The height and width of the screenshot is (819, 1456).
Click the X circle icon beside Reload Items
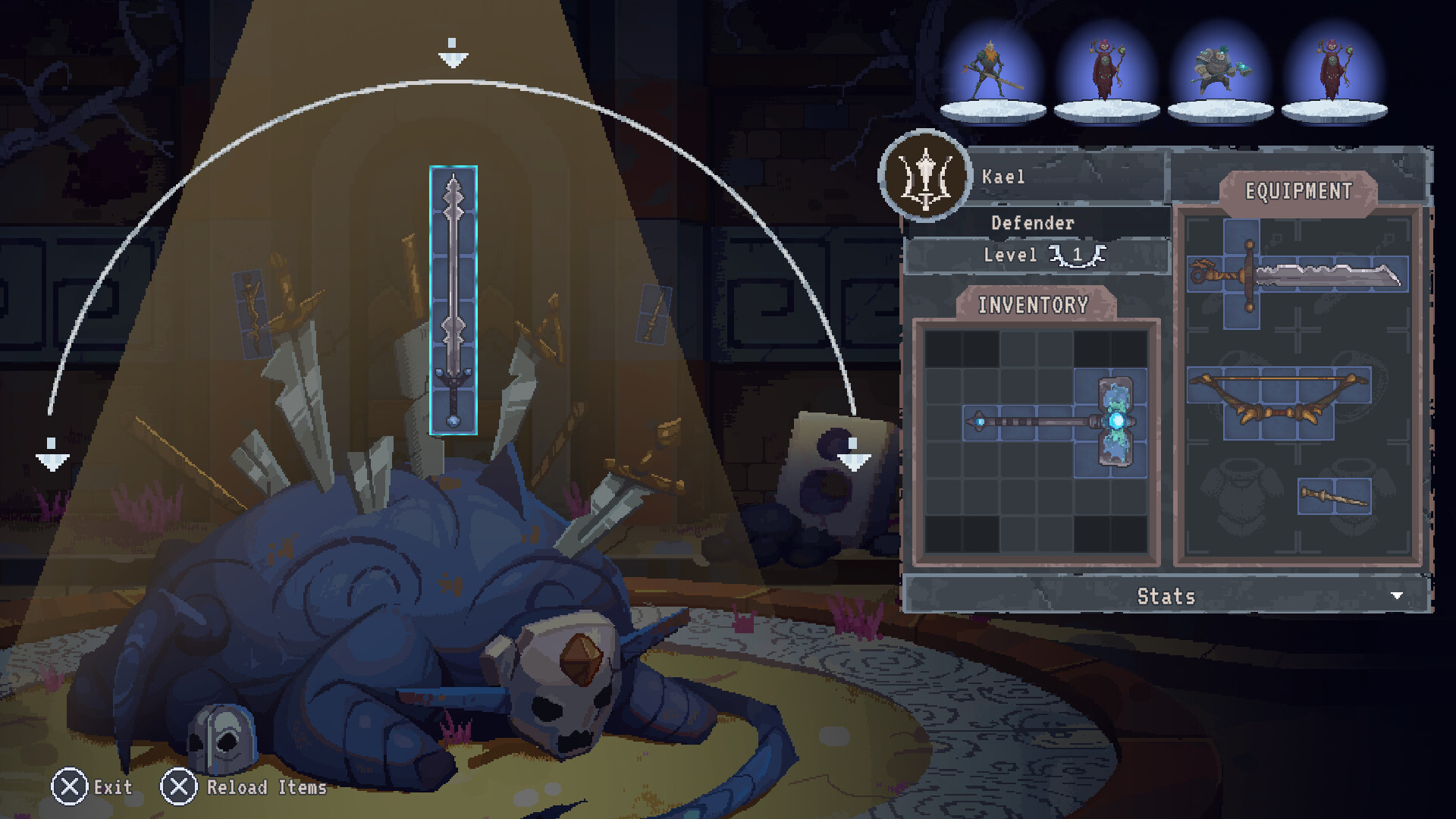[180, 787]
